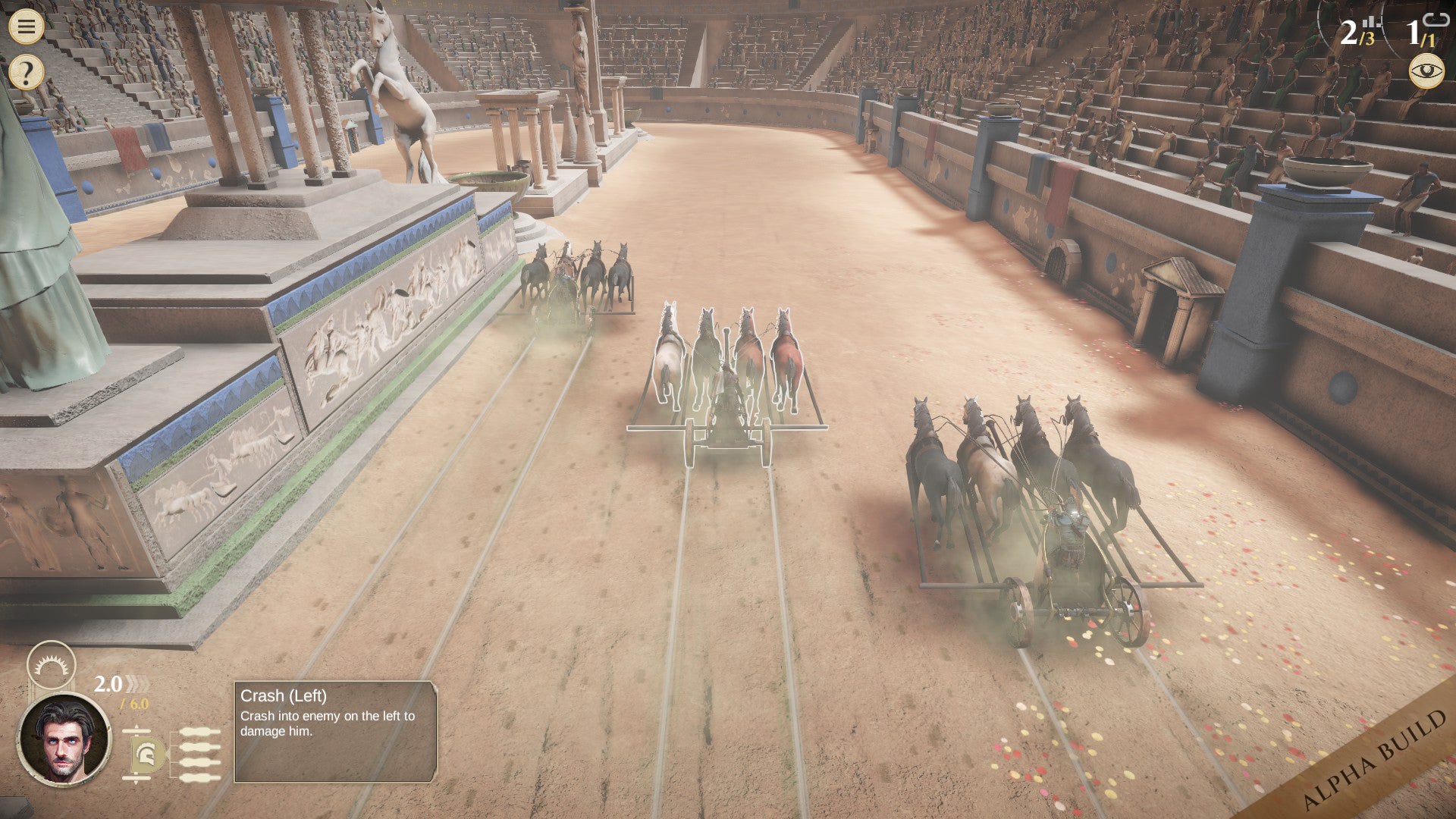The image size is (1456, 819).
Task: Click the third ability pill icon
Action: tap(199, 762)
